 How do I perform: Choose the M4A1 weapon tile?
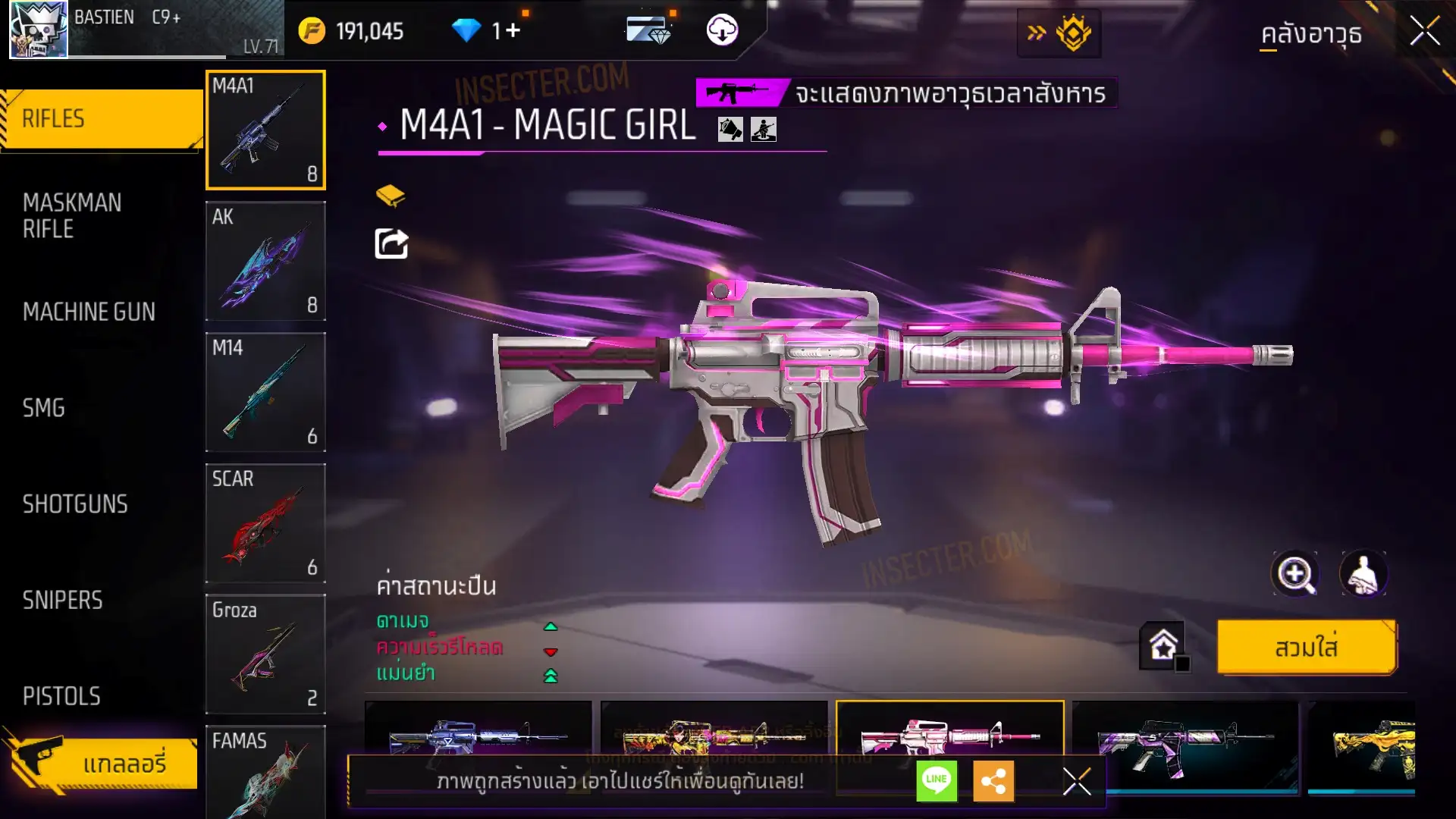tap(265, 130)
